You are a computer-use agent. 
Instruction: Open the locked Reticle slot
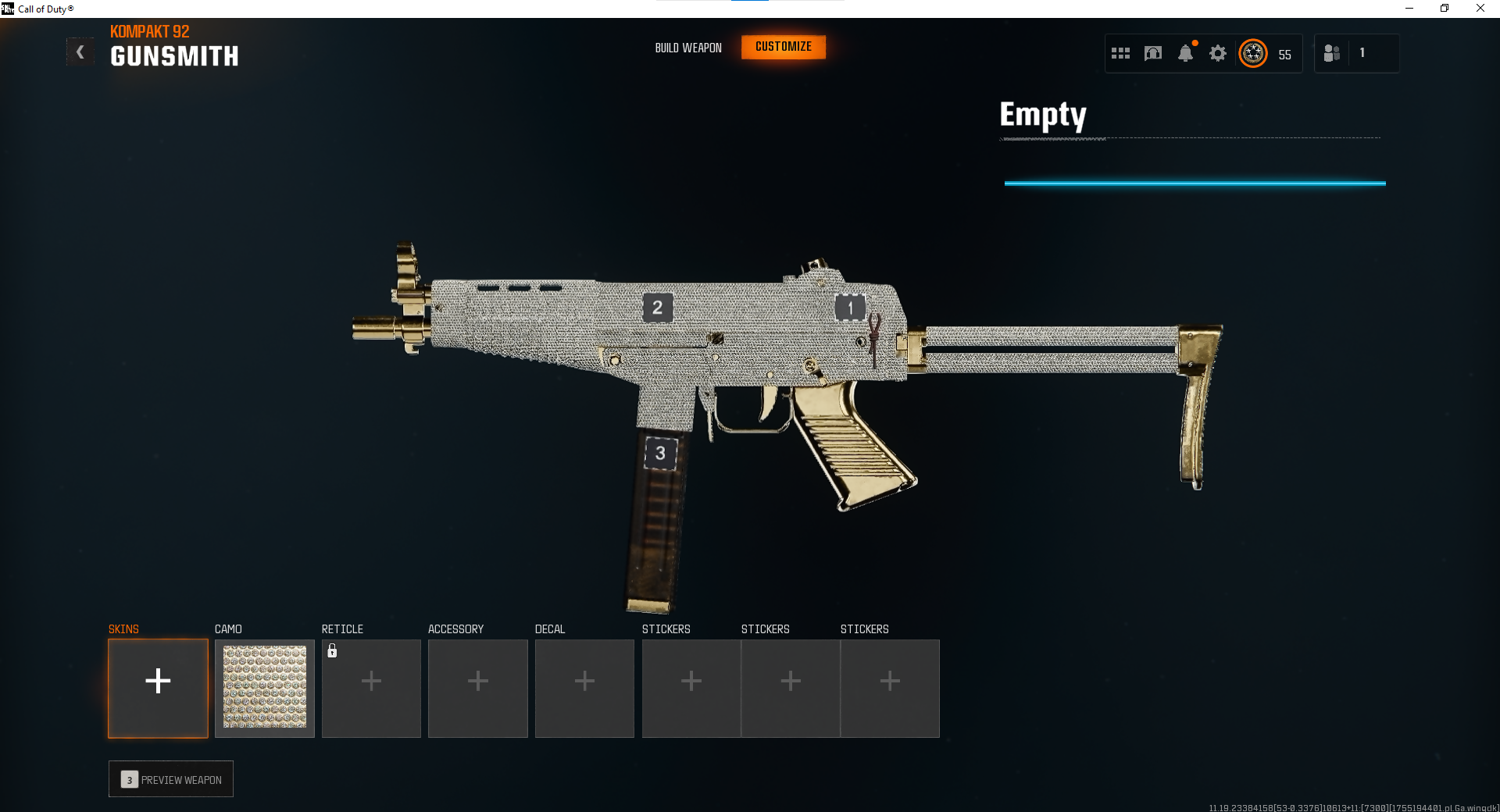pyautogui.click(x=371, y=688)
